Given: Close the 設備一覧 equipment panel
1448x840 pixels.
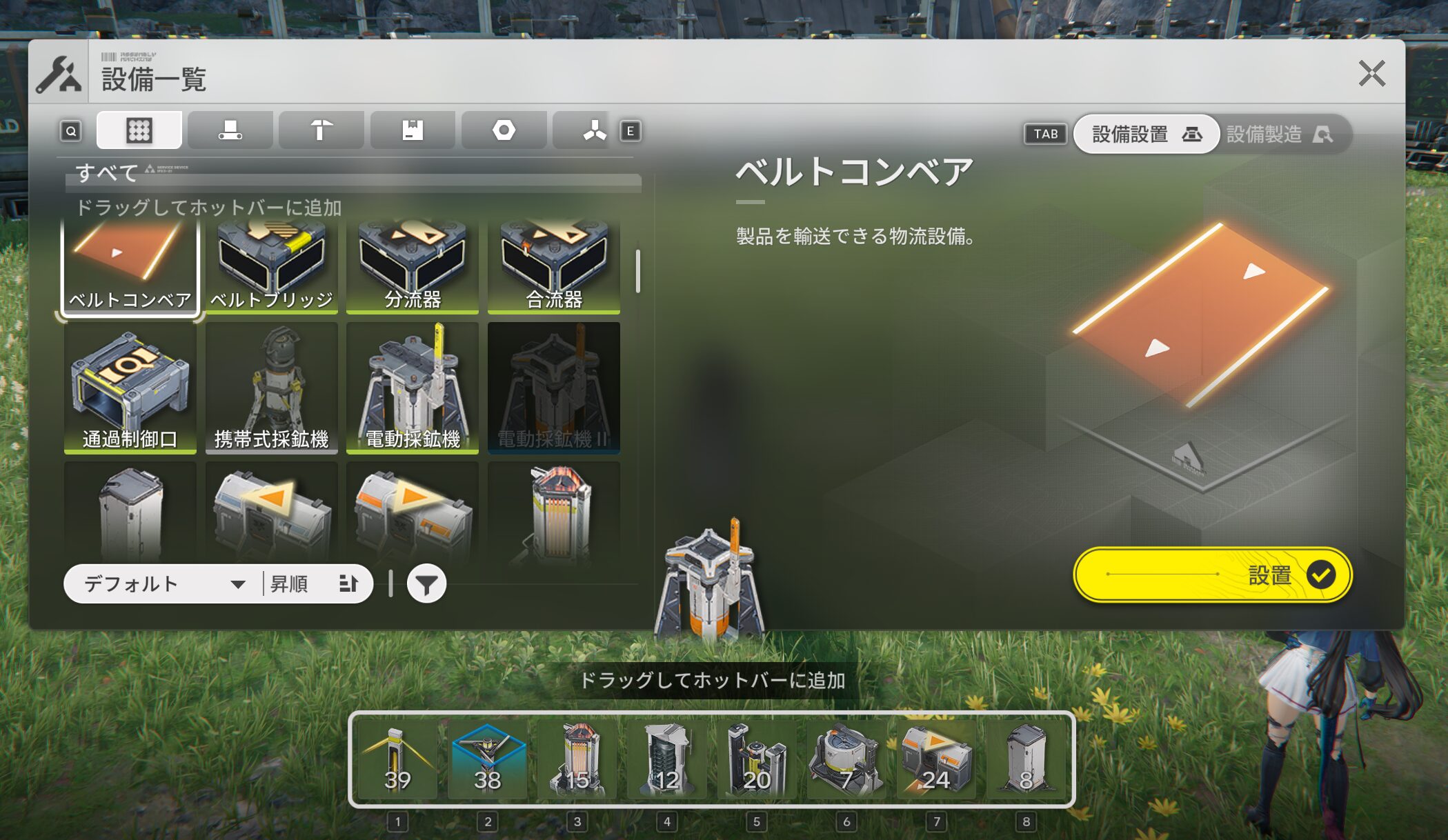Looking at the screenshot, I should click(1371, 73).
